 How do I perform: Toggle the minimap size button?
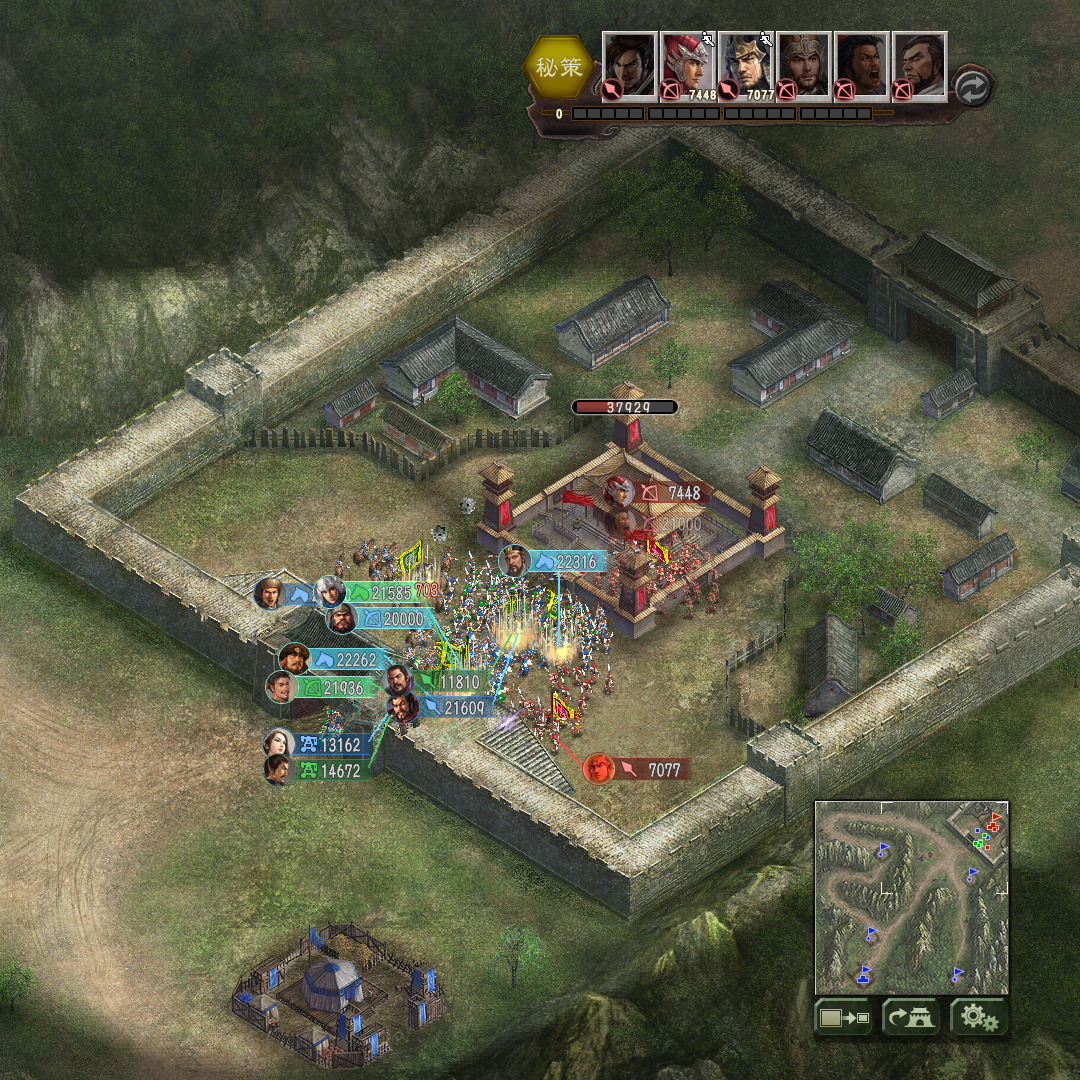(x=843, y=1018)
